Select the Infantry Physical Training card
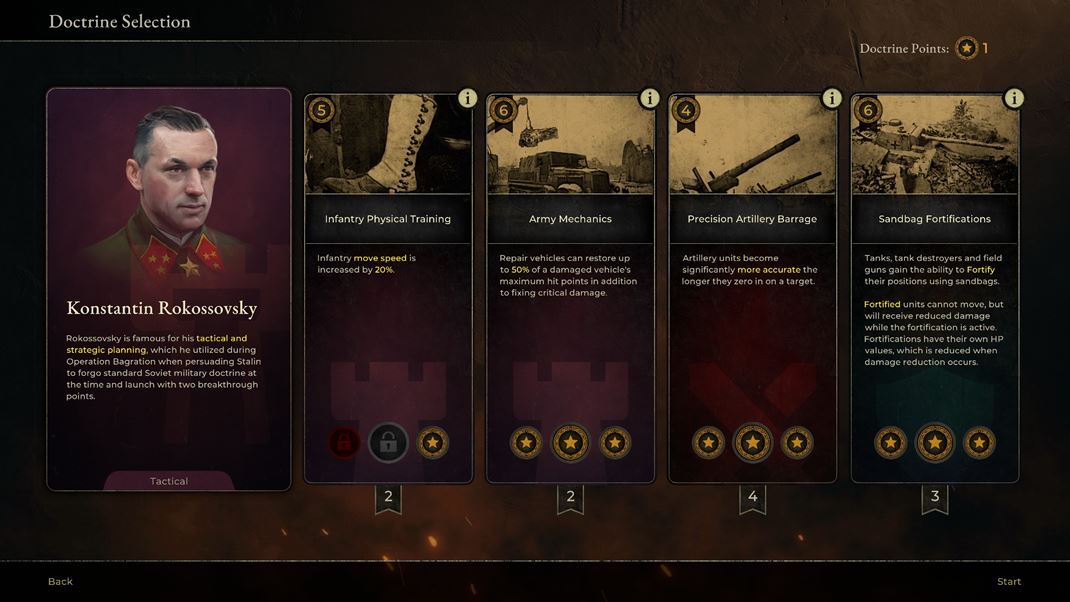The width and height of the screenshot is (1070, 602). click(388, 290)
